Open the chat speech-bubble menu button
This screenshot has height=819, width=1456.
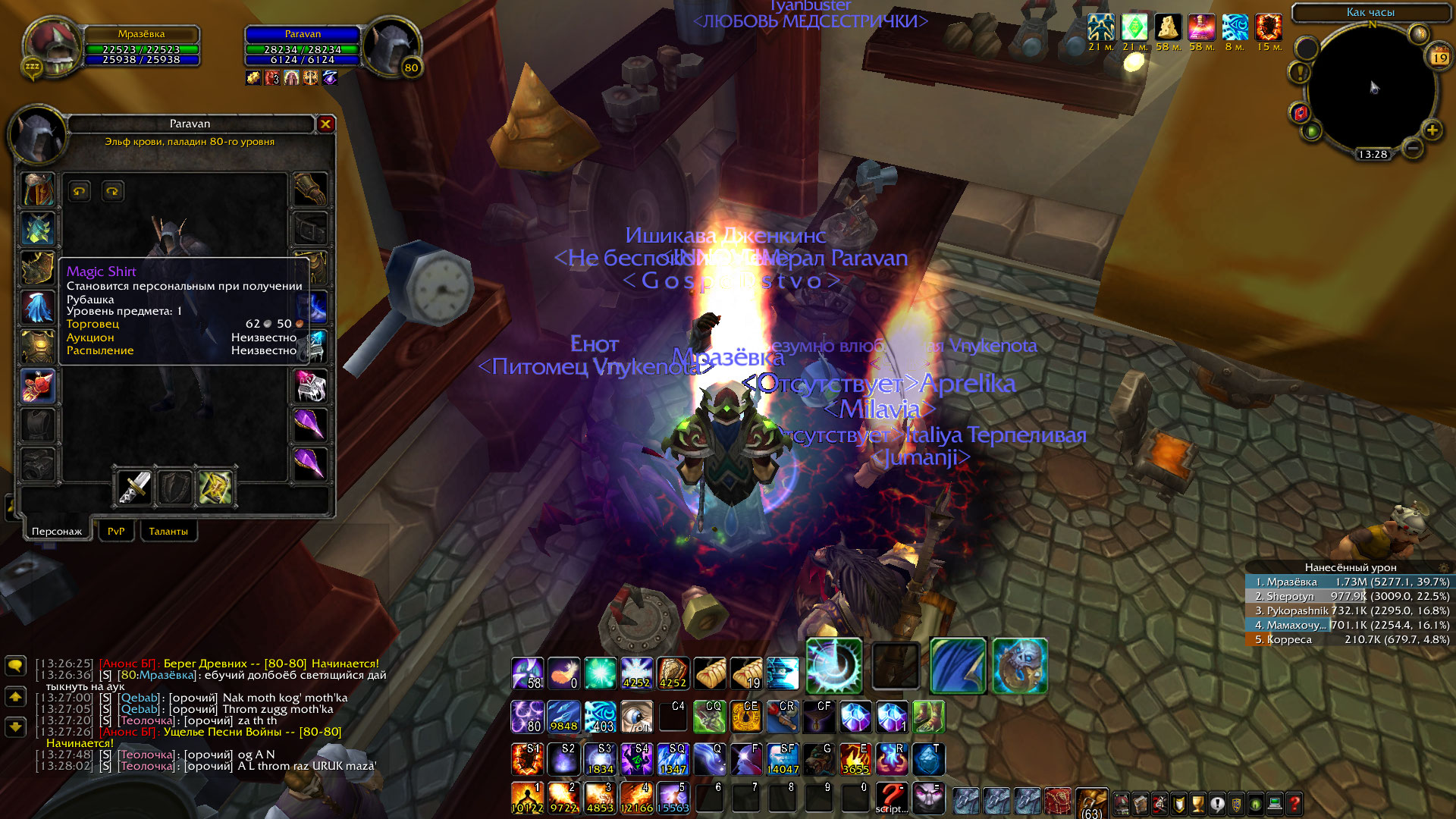tap(15, 665)
